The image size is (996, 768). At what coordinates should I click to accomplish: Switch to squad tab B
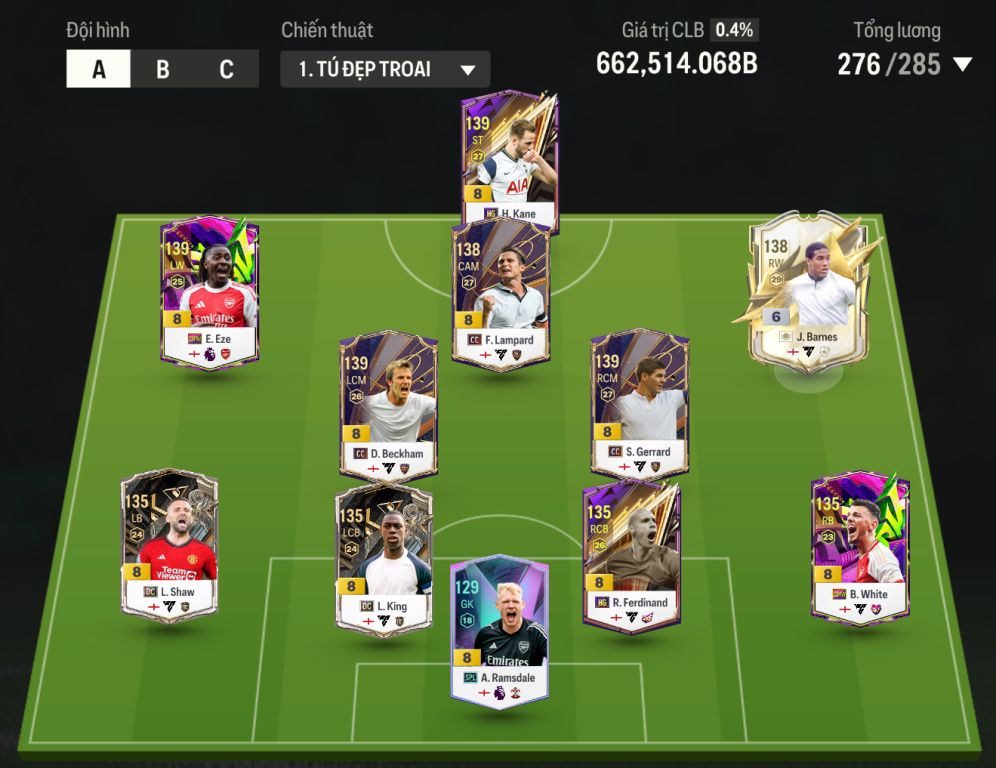pos(162,70)
